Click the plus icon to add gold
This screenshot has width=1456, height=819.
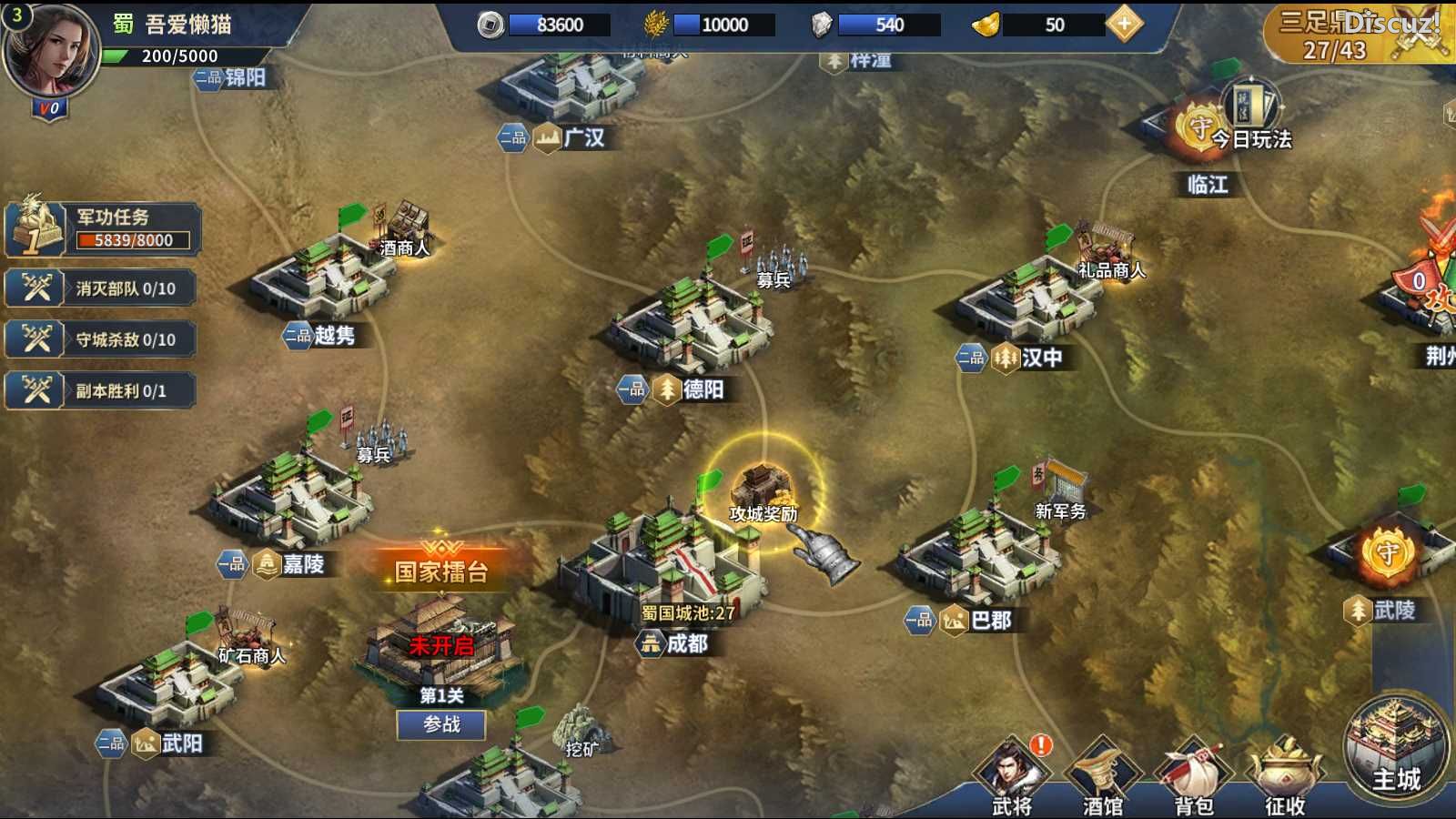(x=1126, y=25)
